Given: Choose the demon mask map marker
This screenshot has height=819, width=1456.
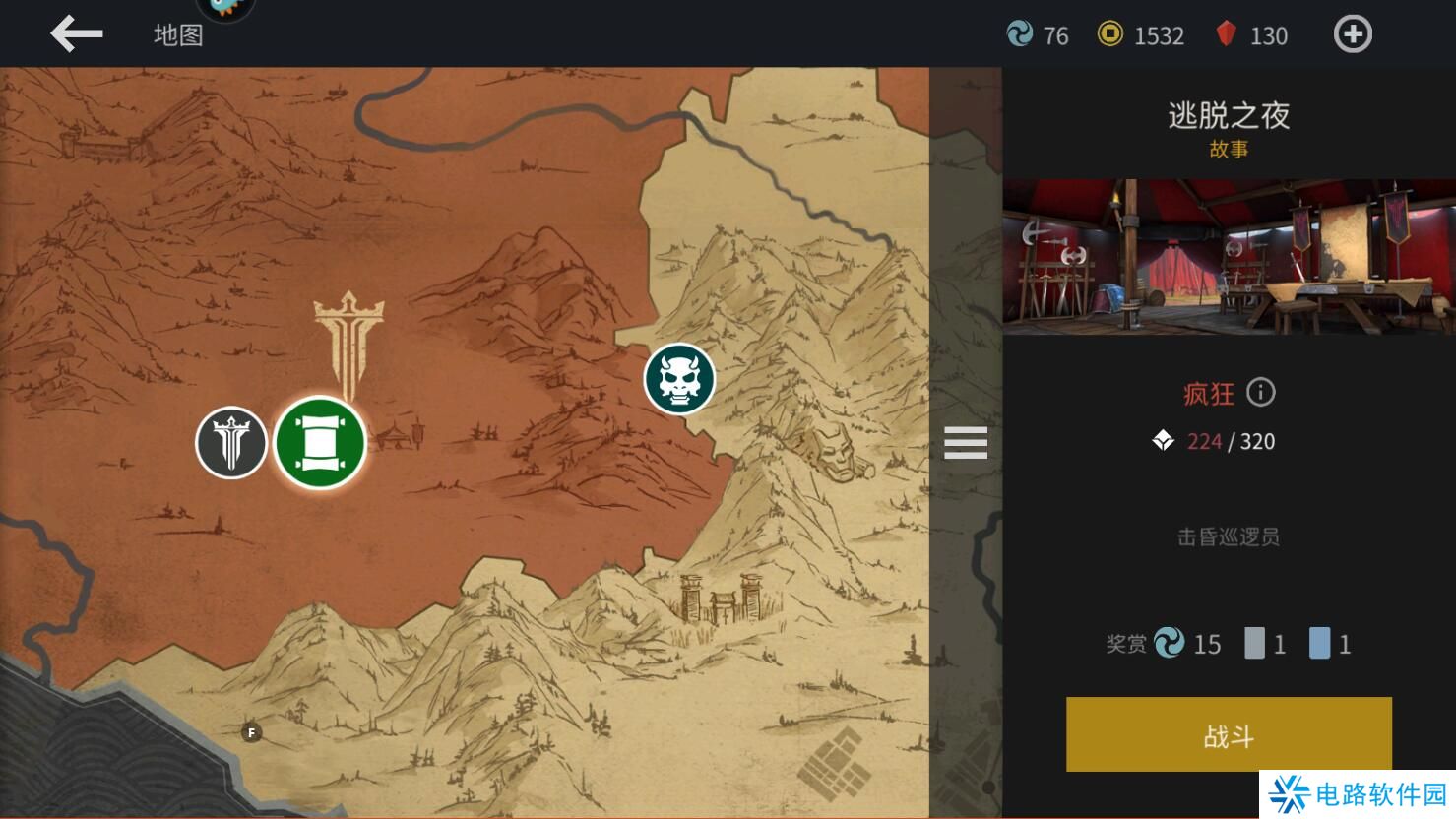Looking at the screenshot, I should [x=679, y=378].
